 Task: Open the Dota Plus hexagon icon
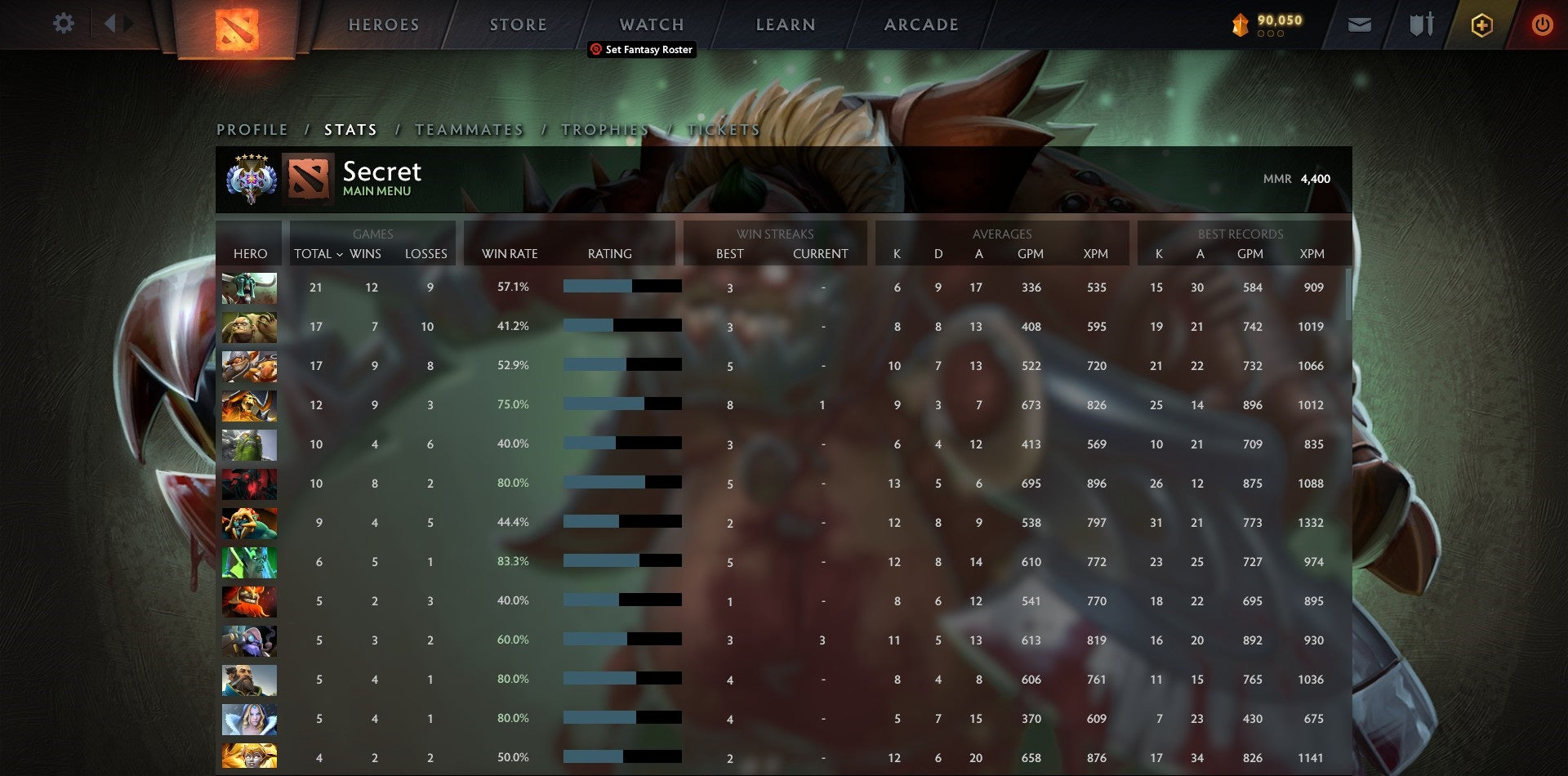coord(1483,24)
